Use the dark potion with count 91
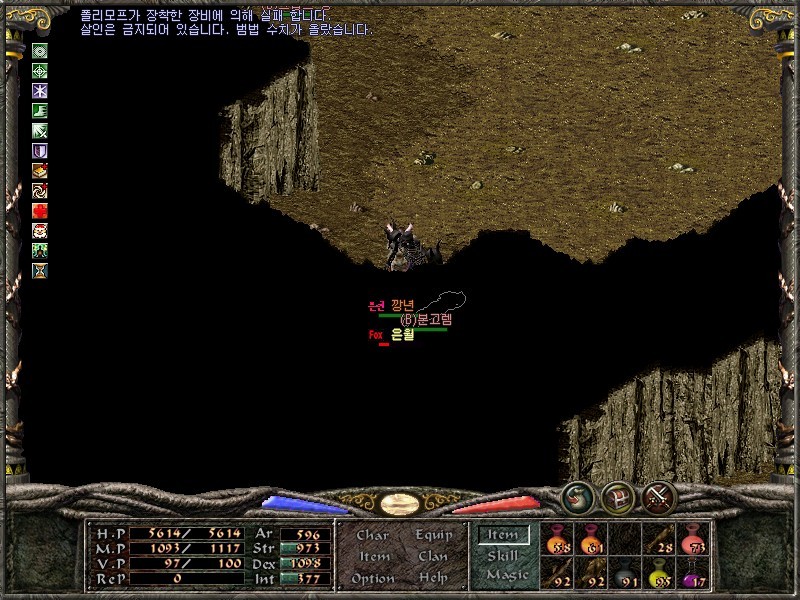Viewport: 800px width, 600px height. tap(625, 572)
